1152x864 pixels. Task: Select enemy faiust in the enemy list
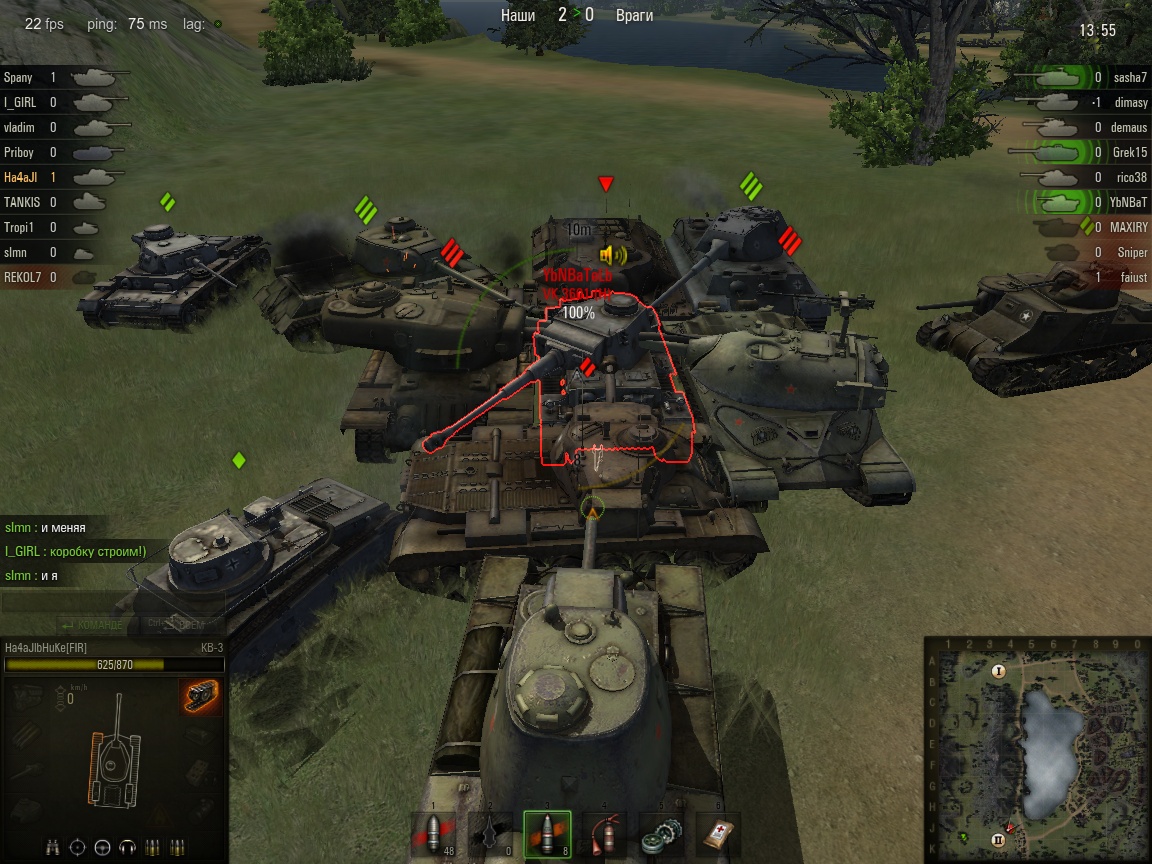[1132, 277]
